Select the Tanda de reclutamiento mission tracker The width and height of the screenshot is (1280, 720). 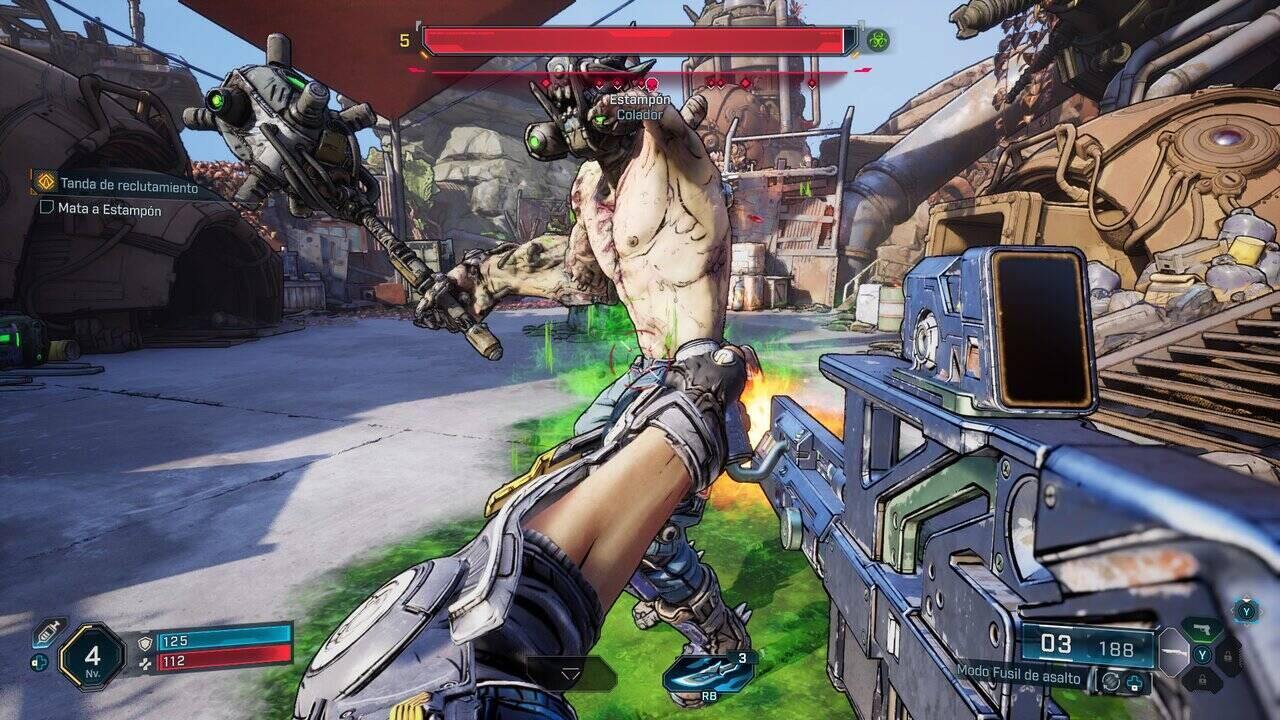coord(127,185)
